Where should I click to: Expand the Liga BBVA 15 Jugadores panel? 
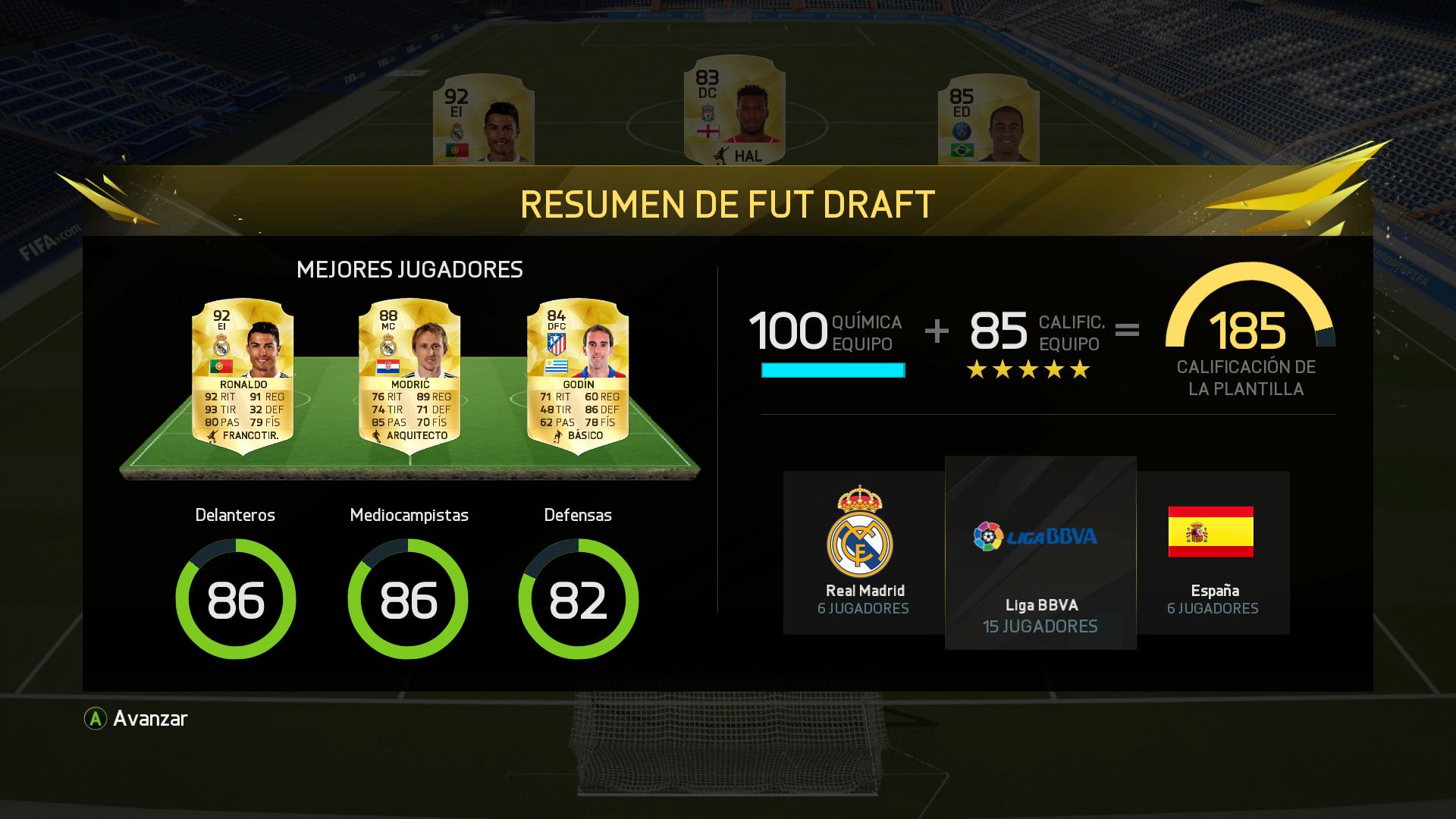coord(1040,554)
